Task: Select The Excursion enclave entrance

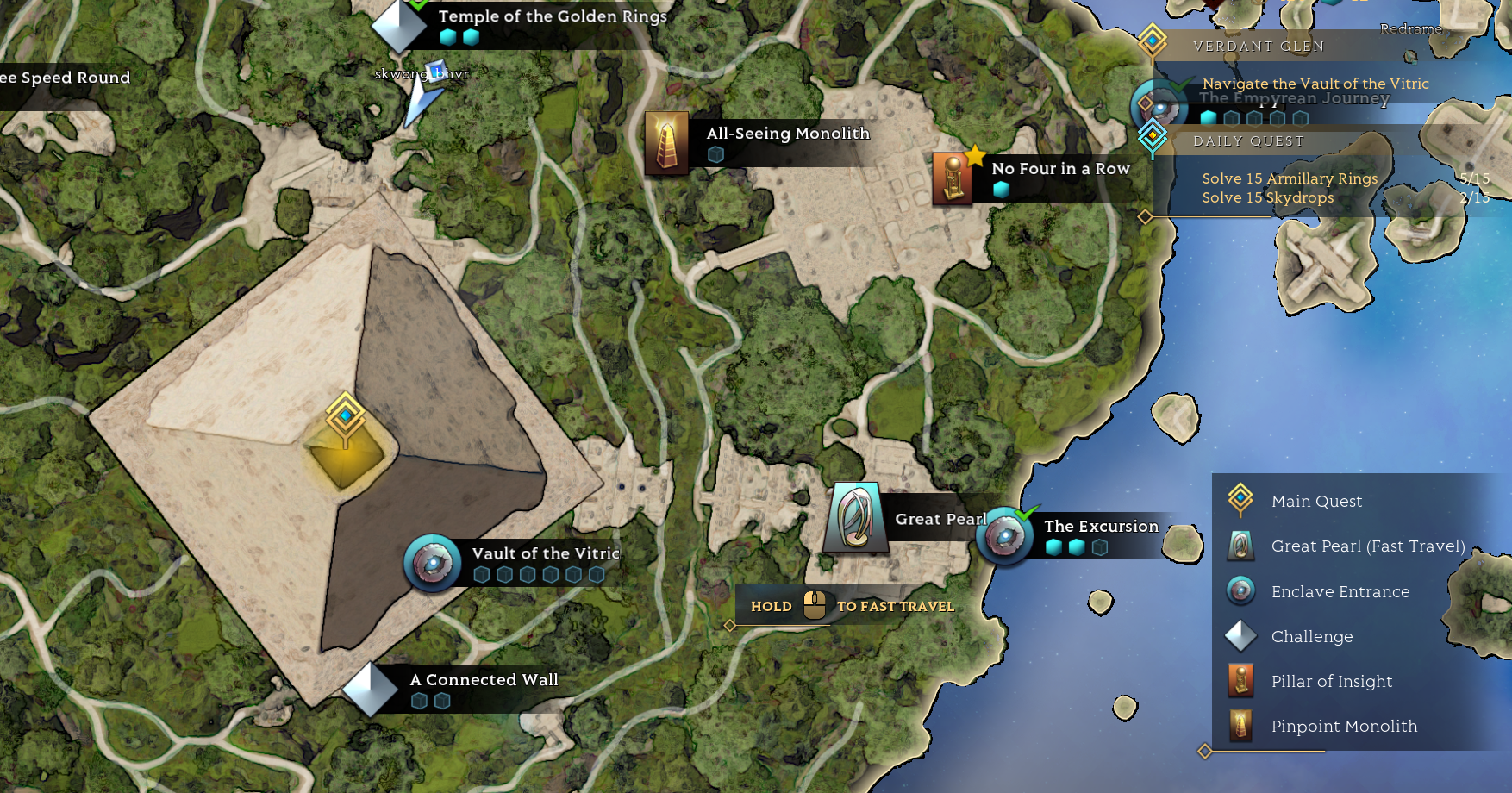Action: 1005,536
